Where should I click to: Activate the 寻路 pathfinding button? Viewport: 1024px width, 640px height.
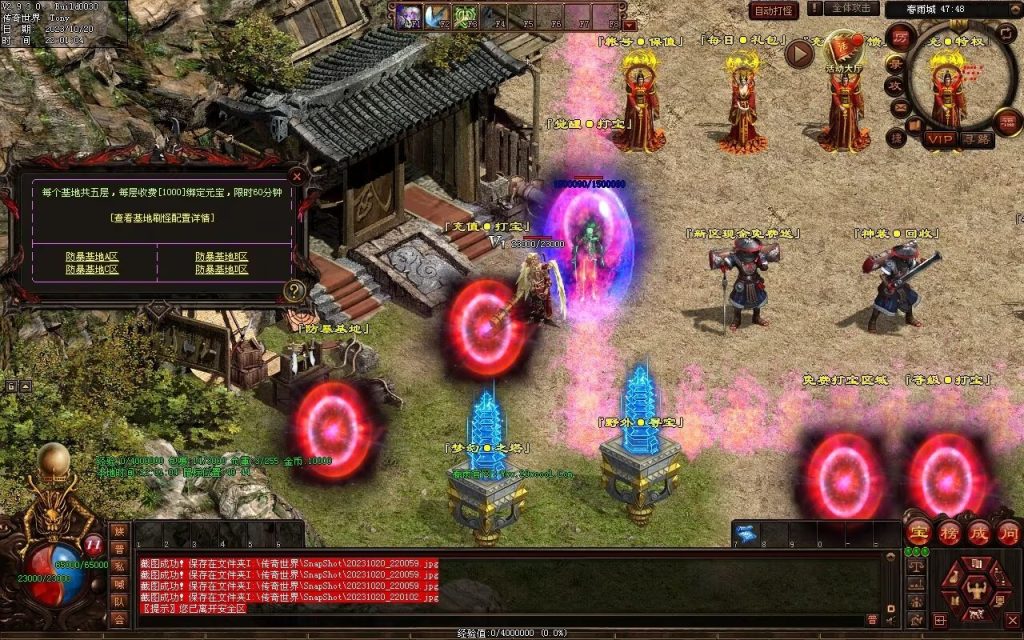pos(976,138)
